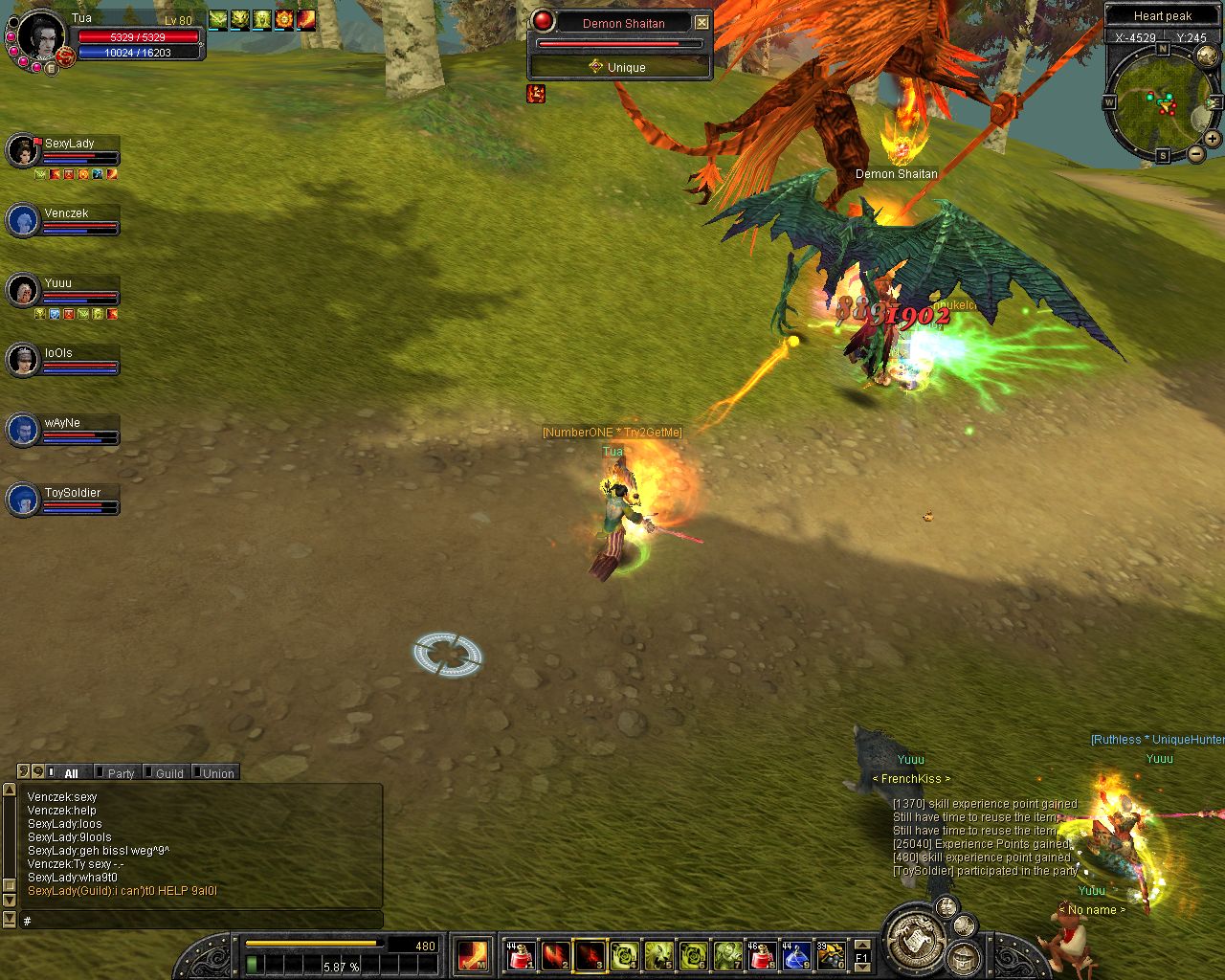Switch chat to the Guild tab
The width and height of the screenshot is (1225, 980).
[168, 773]
